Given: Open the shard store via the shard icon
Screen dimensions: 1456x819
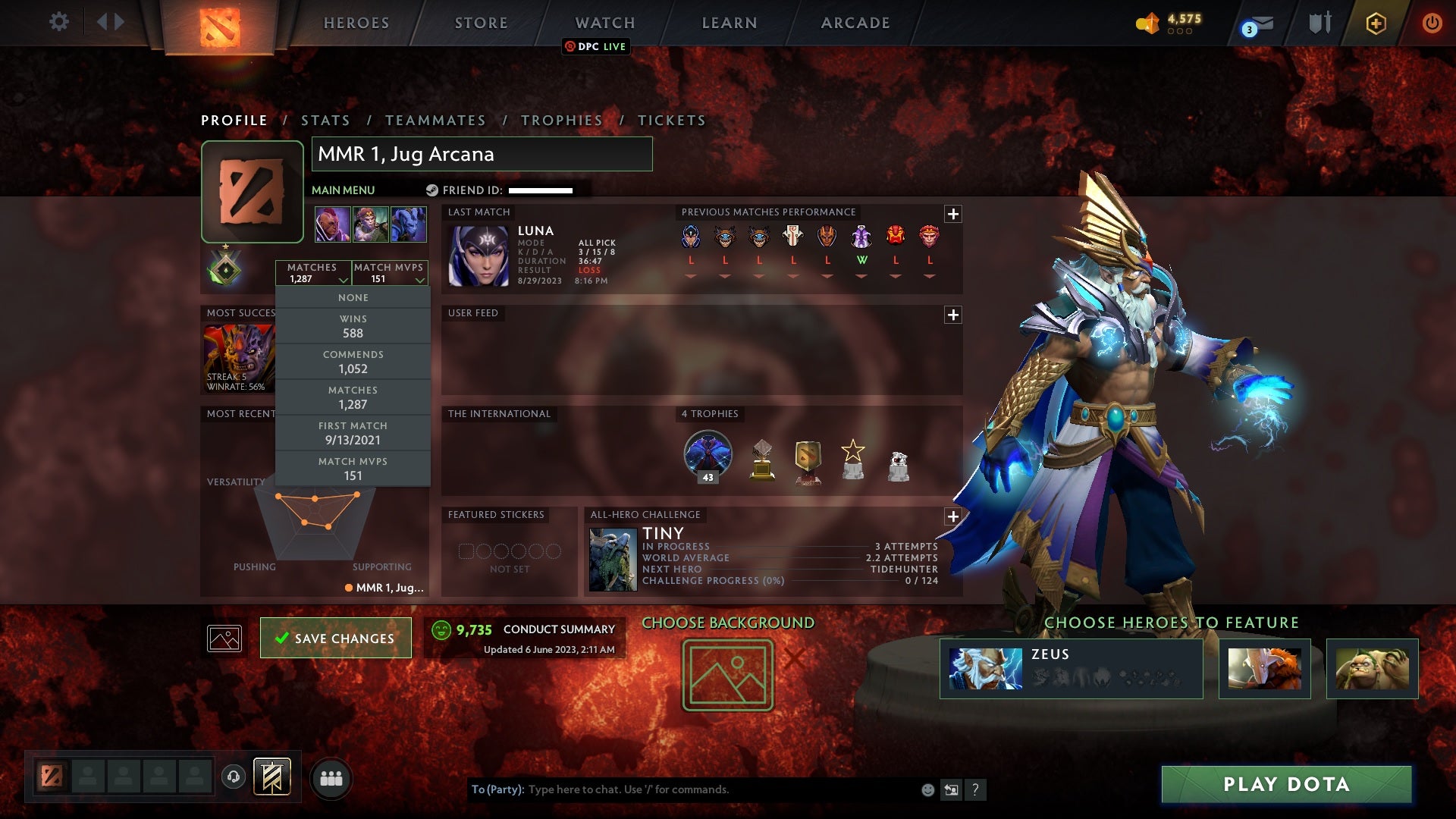Looking at the screenshot, I should pyautogui.click(x=1147, y=23).
